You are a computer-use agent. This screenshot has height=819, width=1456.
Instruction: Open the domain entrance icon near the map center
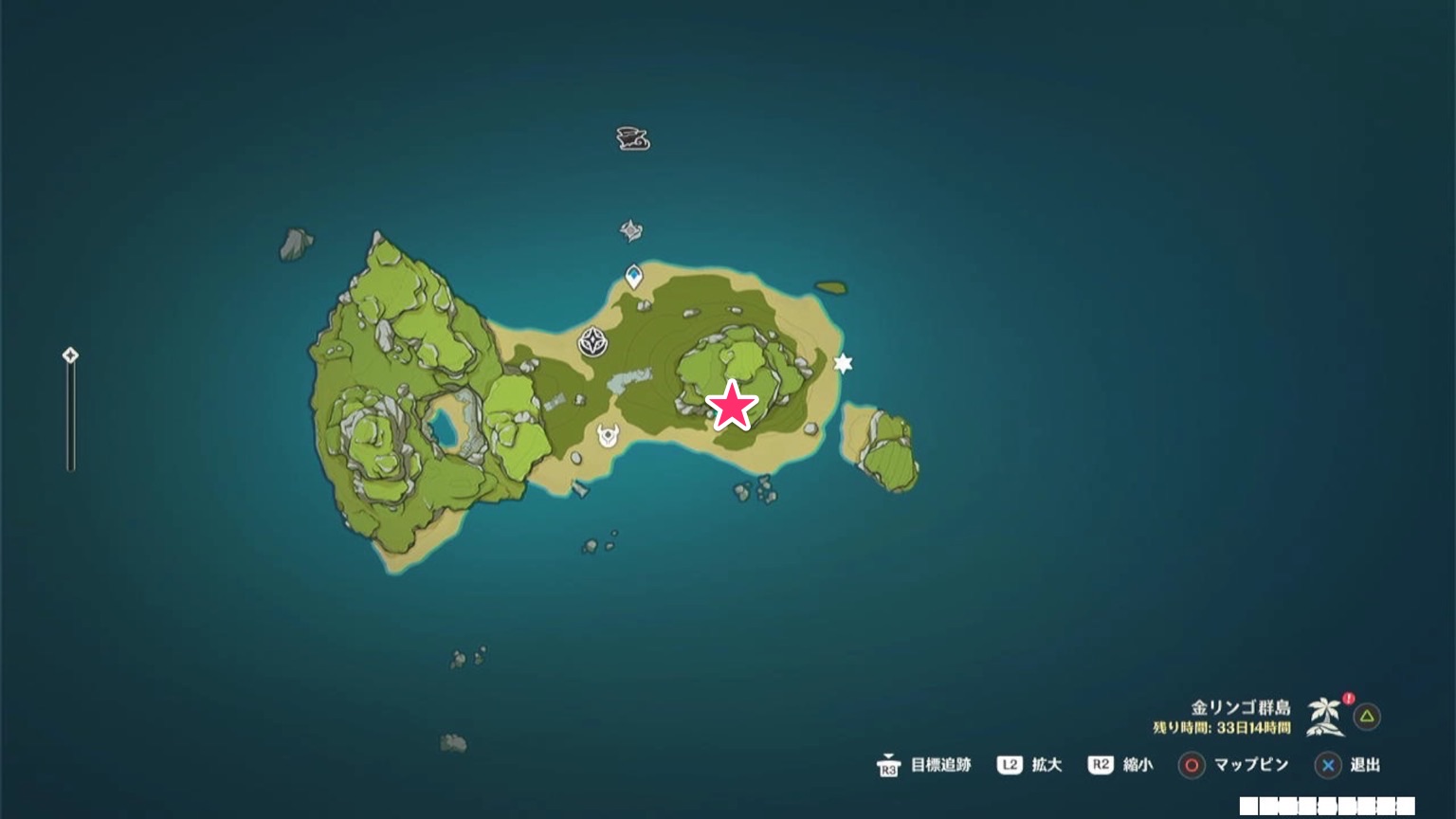593,343
